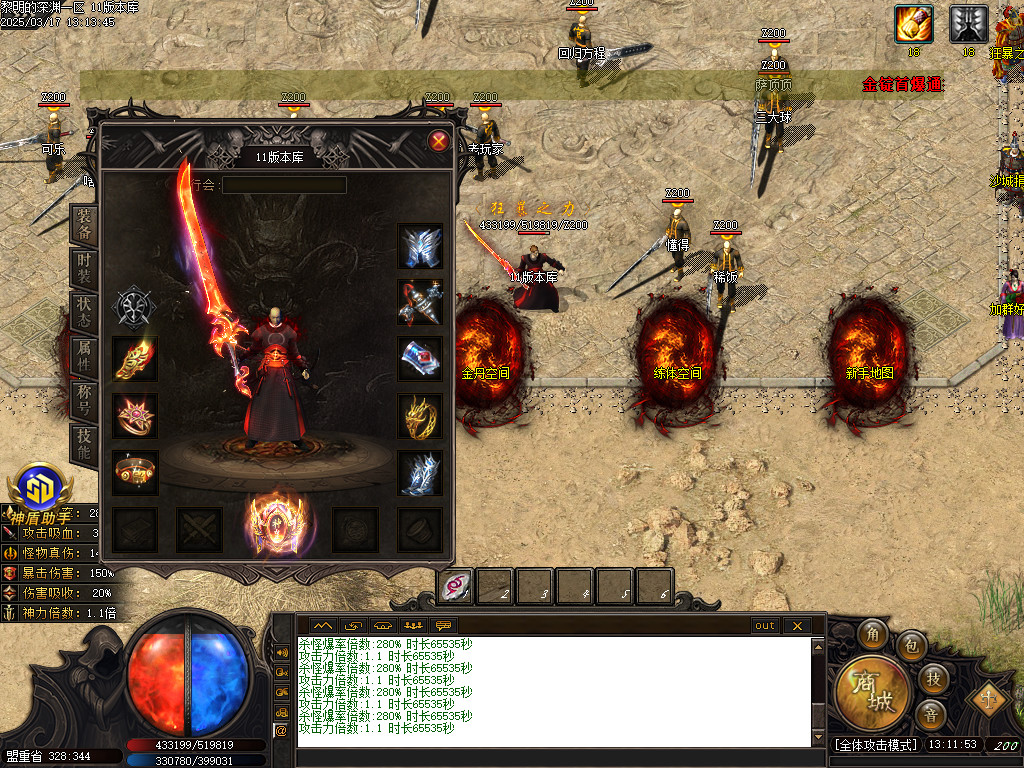This screenshot has height=768, width=1024.
Task: Open the 角 character button
Action: coord(873,634)
